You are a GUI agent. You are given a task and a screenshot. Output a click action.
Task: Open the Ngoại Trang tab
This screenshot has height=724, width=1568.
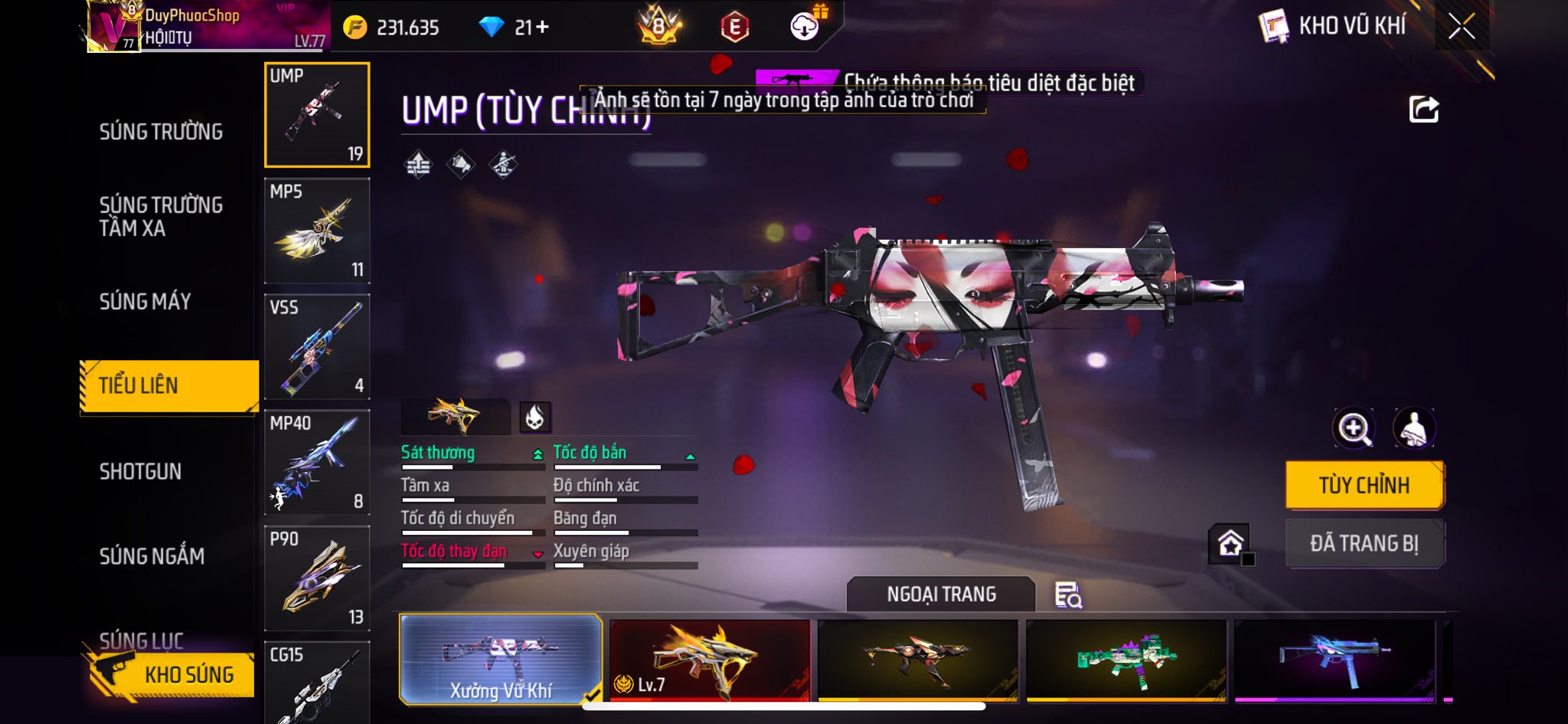[x=941, y=595]
